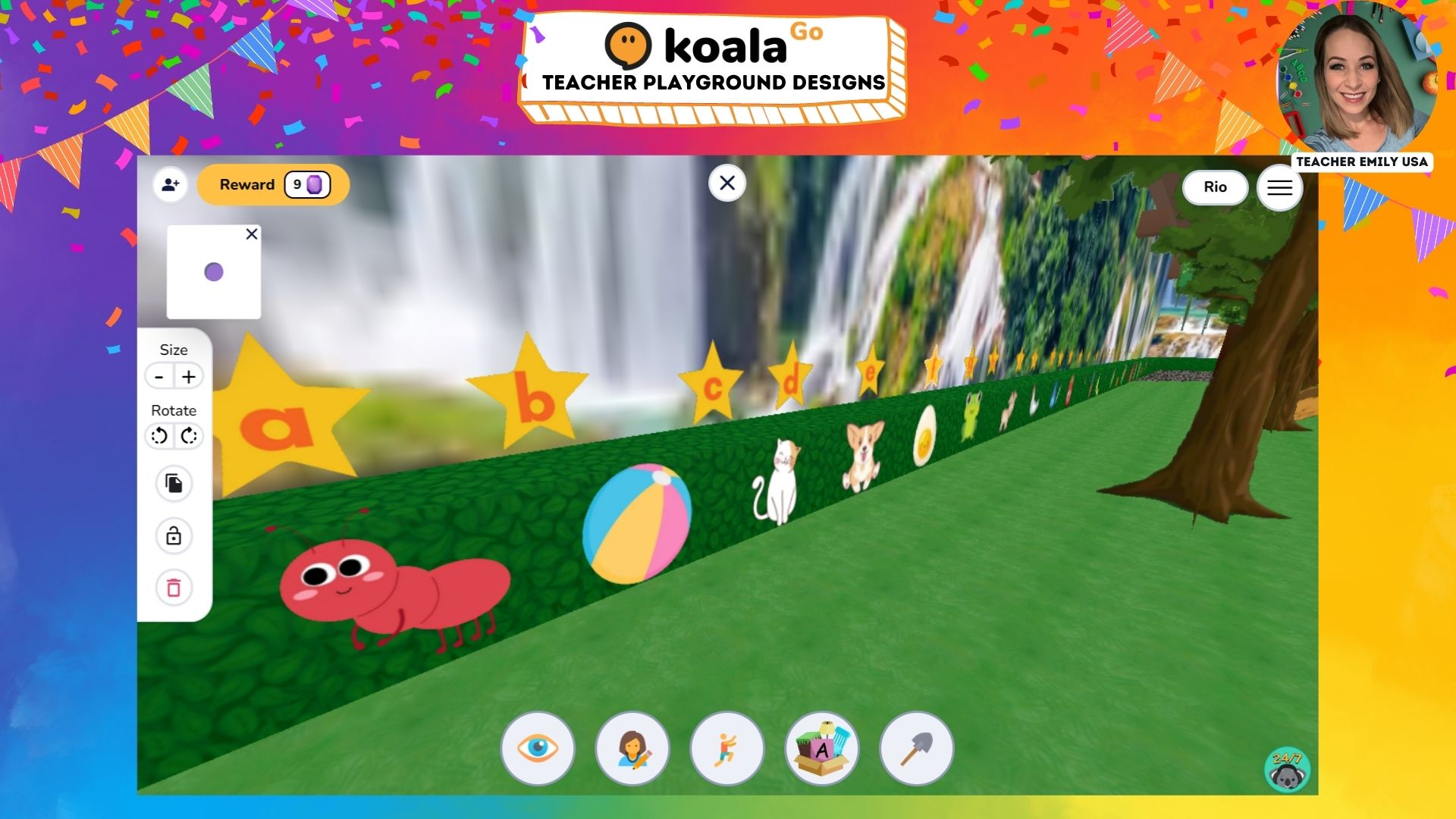
Task: Open the objects box inventory
Action: point(821,748)
